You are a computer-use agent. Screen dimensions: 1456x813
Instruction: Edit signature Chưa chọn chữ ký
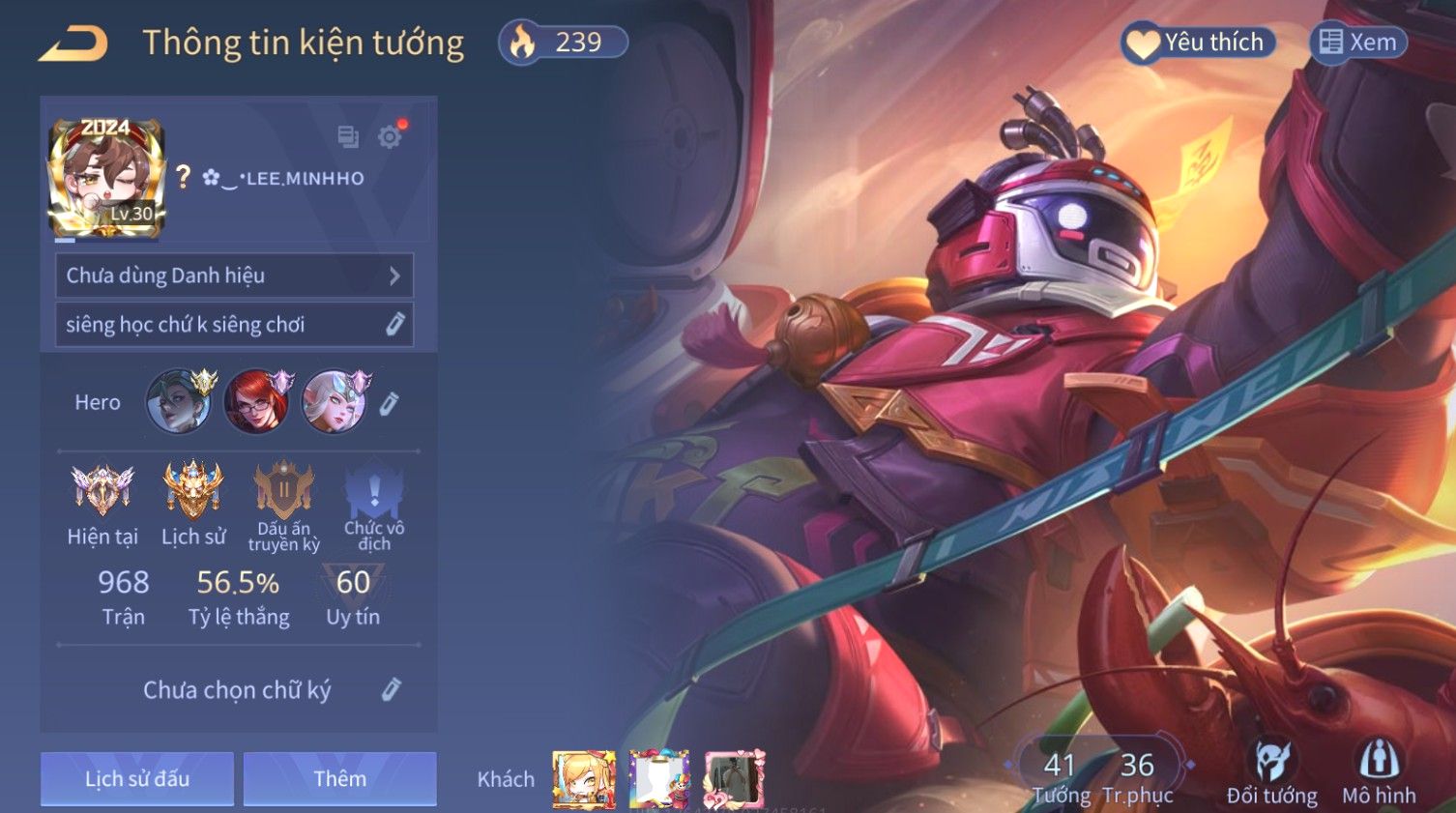391,689
